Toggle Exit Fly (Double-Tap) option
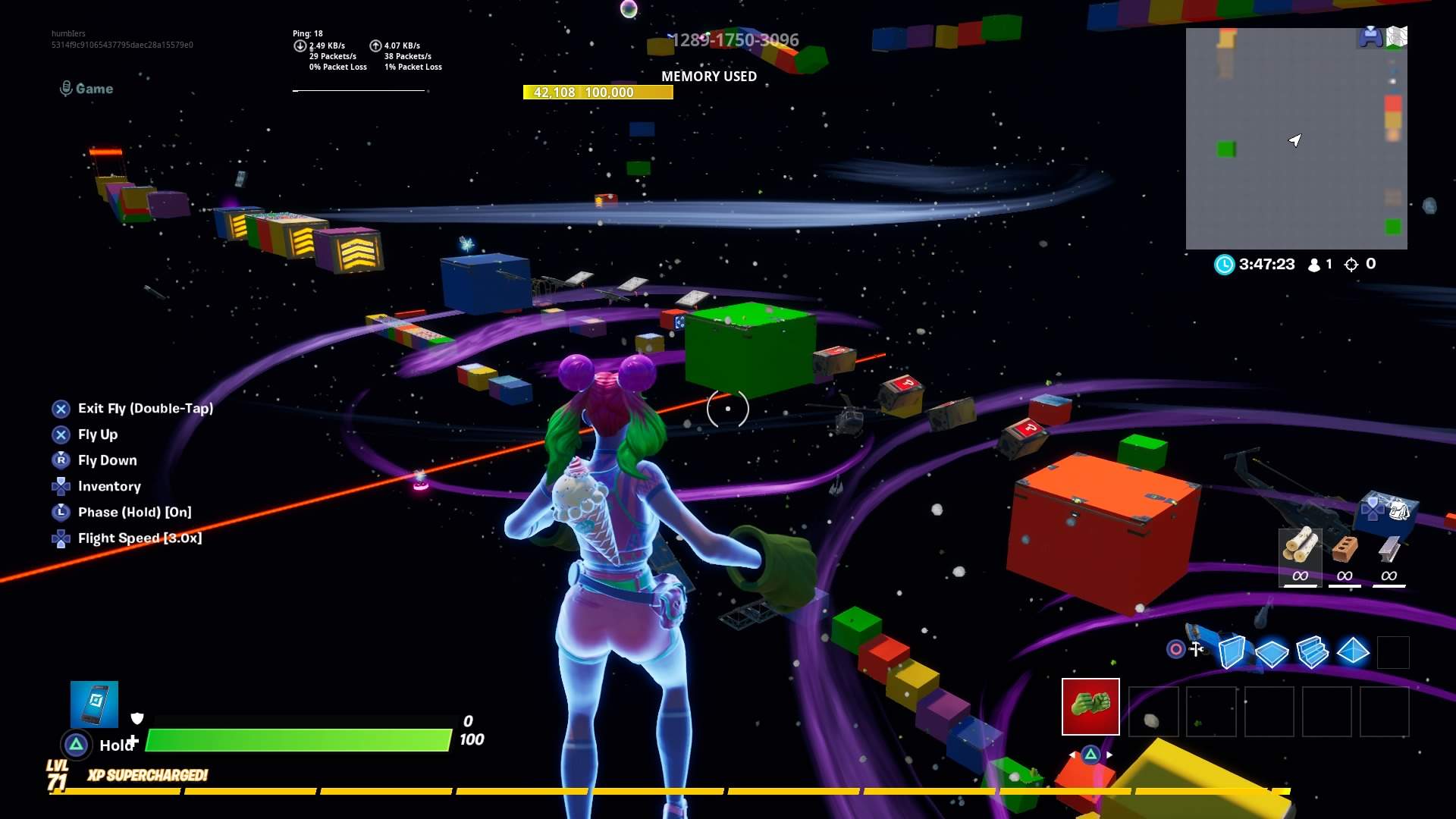 coord(145,408)
